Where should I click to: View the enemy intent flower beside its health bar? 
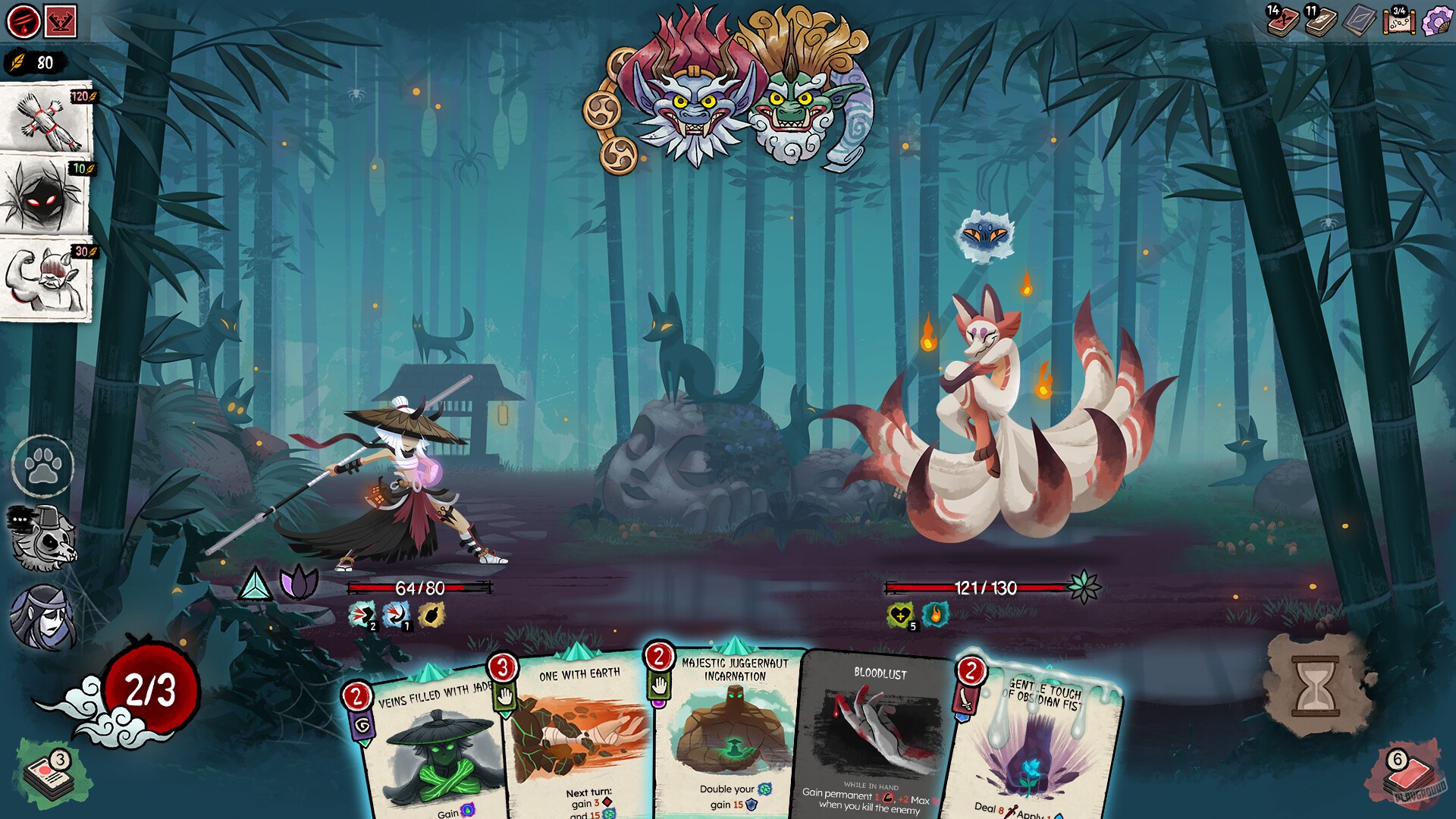(x=1084, y=585)
